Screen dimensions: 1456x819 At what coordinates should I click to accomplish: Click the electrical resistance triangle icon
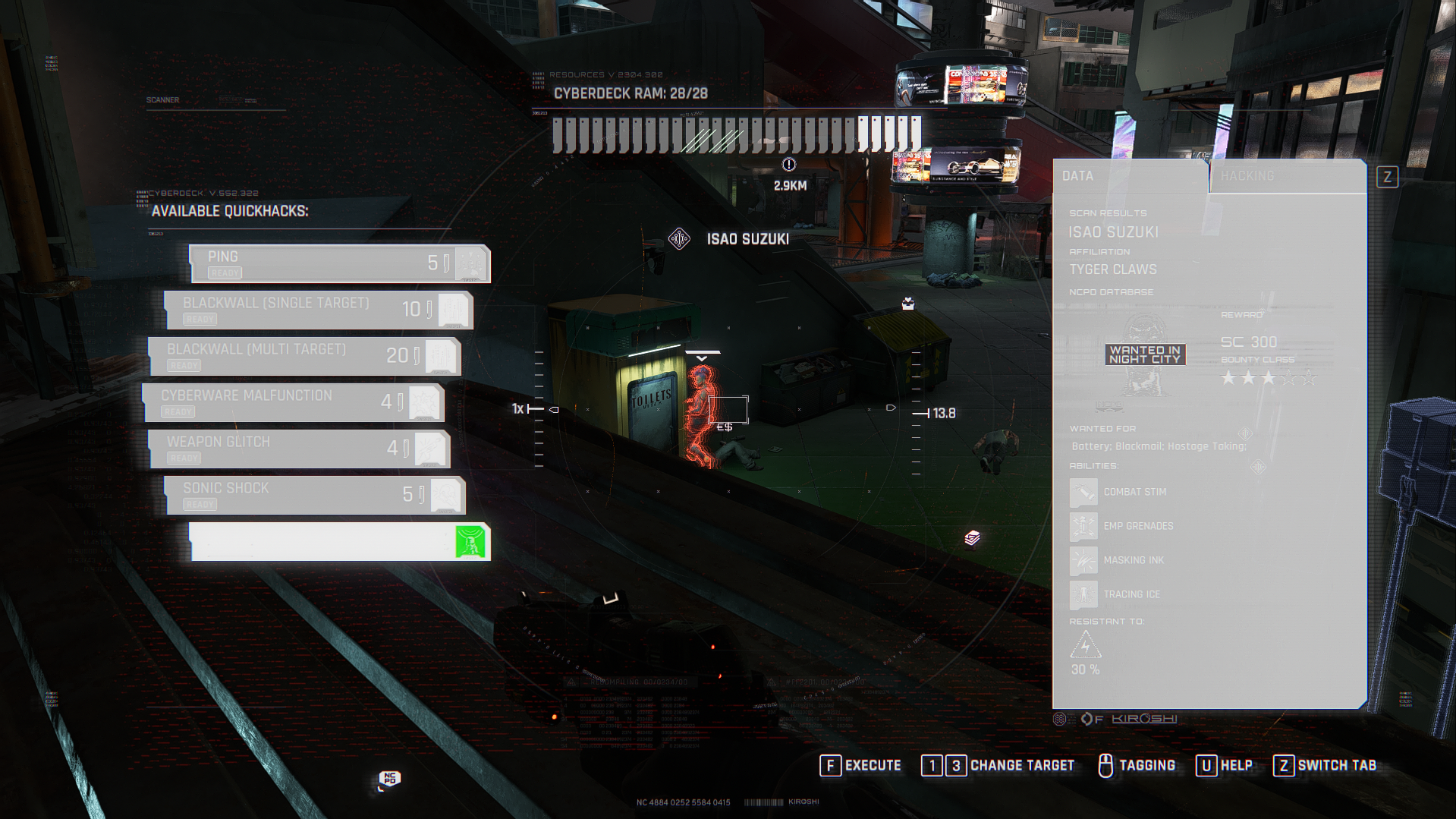(x=1085, y=645)
